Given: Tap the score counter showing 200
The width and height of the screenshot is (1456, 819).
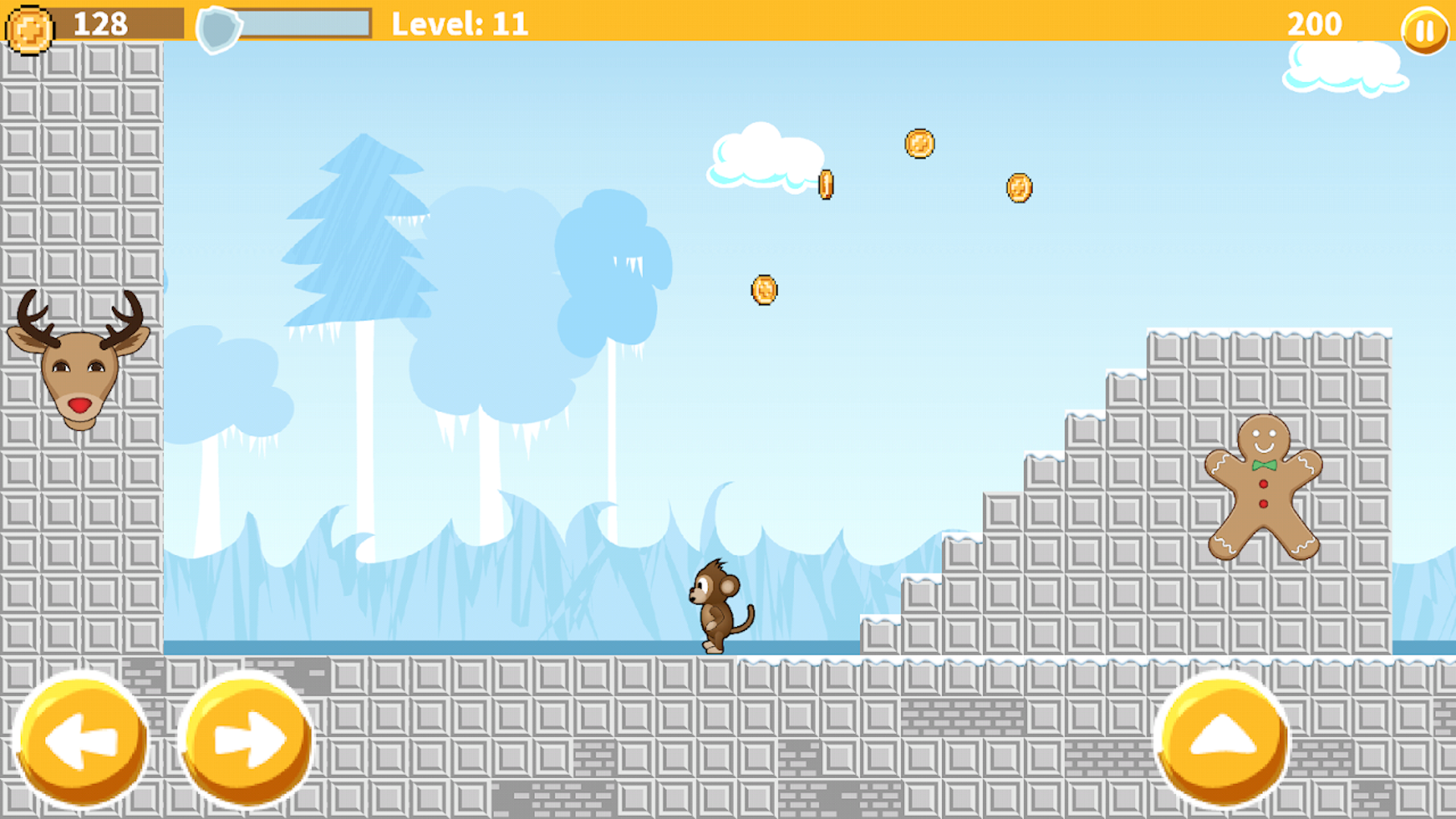Looking at the screenshot, I should (1313, 24).
